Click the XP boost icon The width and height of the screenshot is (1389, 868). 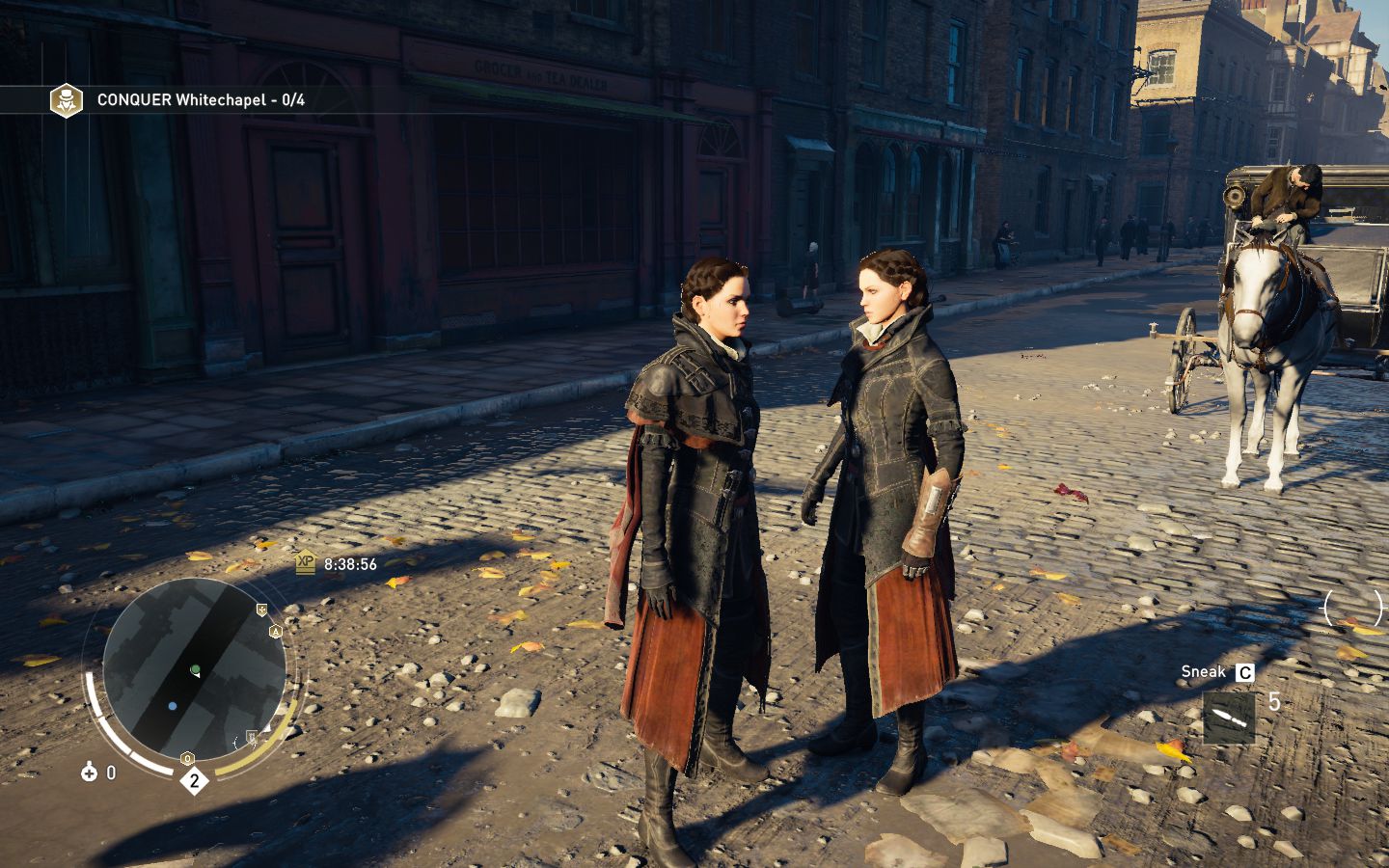306,562
